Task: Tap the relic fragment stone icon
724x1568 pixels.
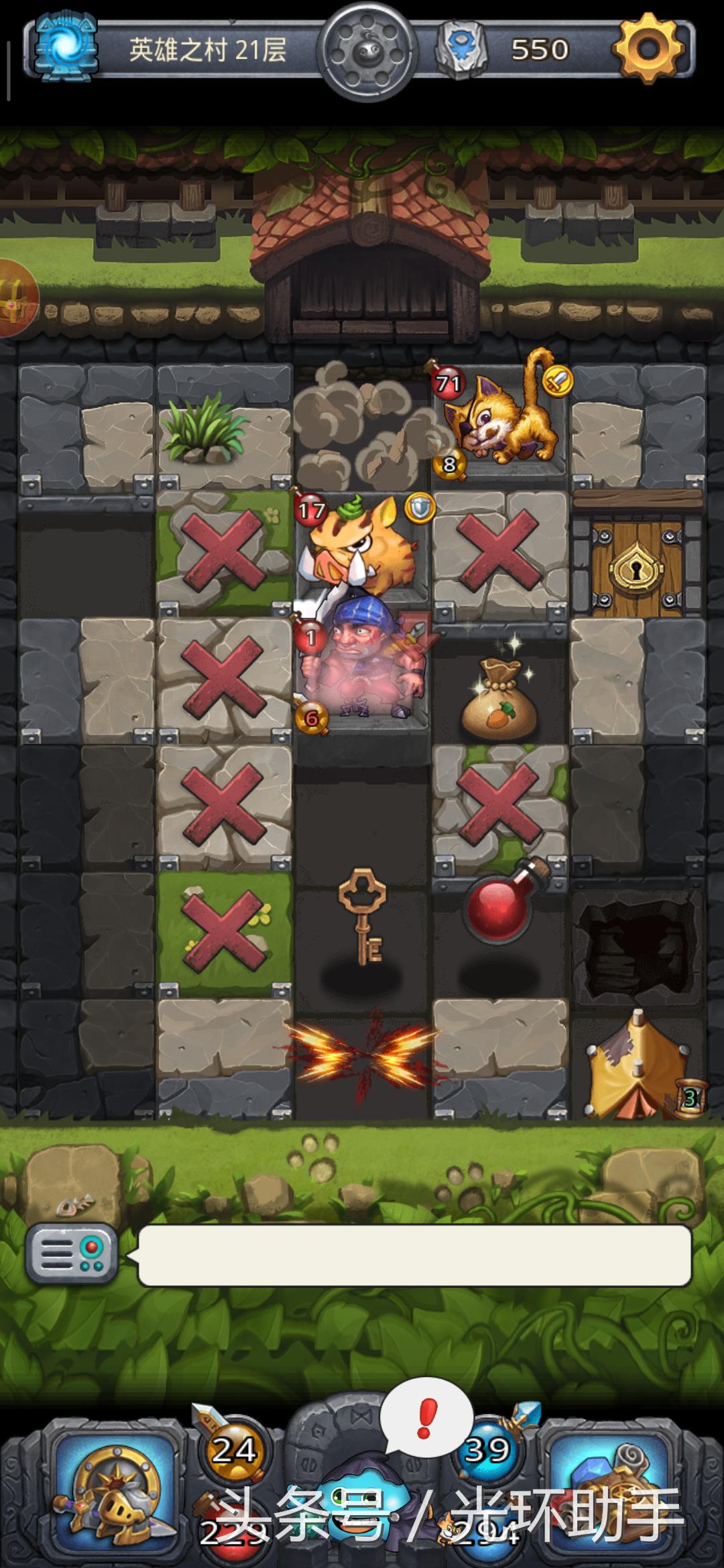Action: tap(460, 50)
